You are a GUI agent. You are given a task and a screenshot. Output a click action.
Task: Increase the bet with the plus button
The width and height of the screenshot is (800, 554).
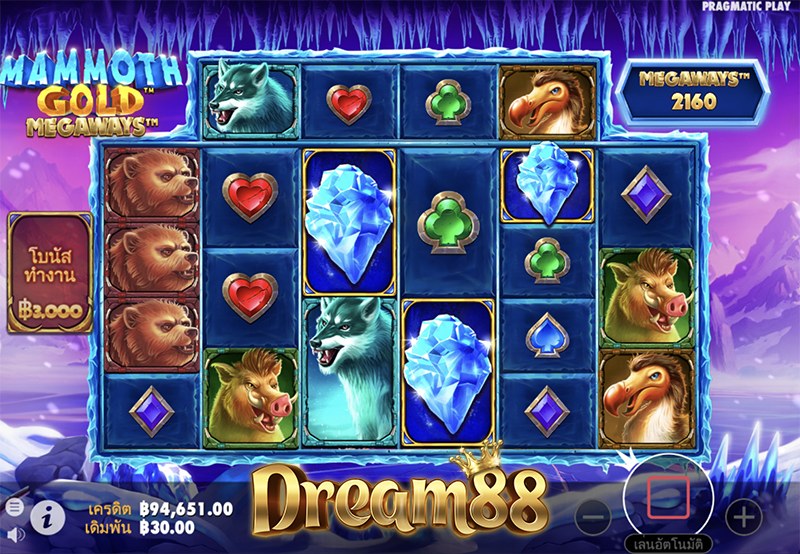[743, 516]
